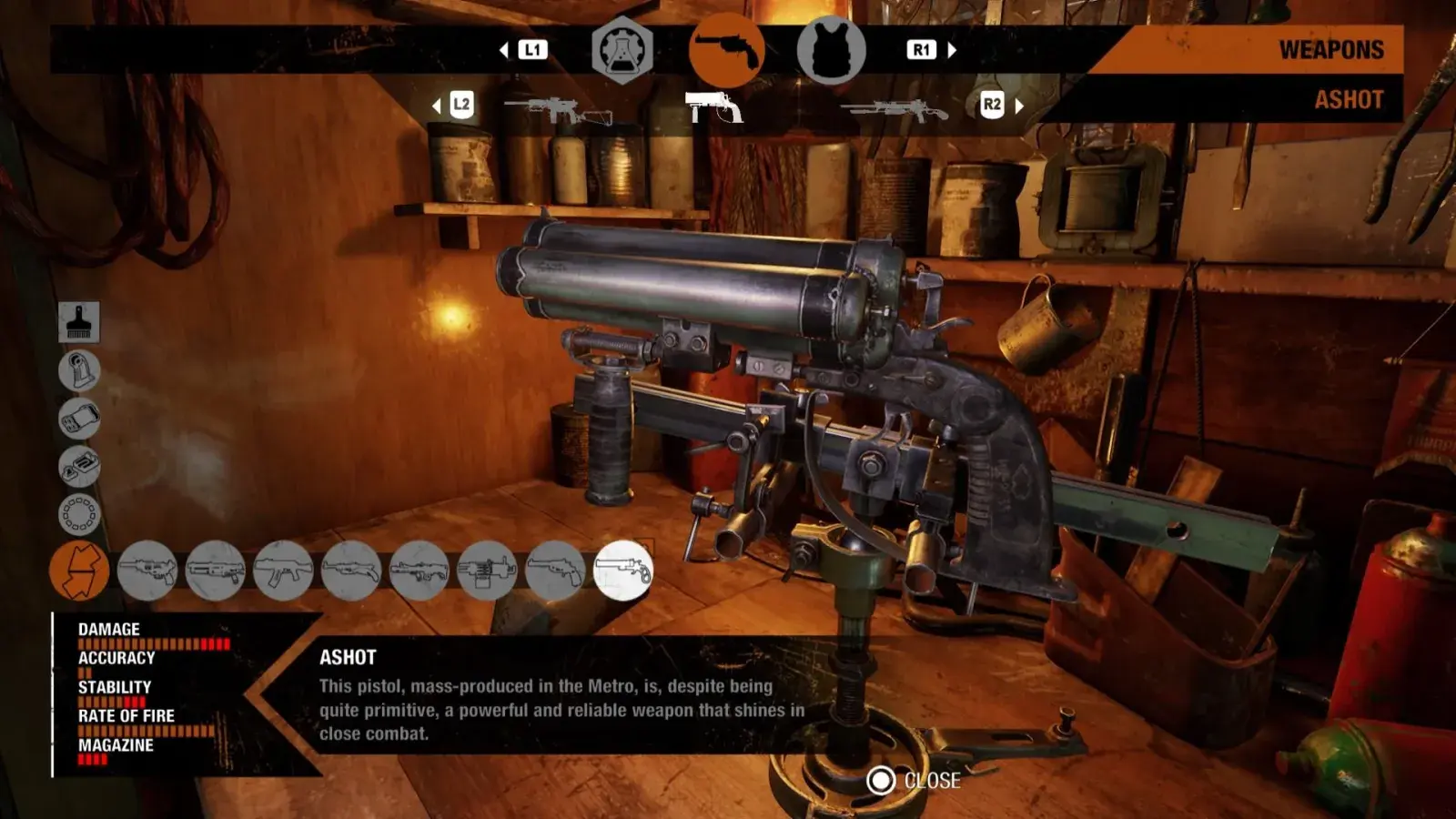This screenshot has height=819, width=1456.
Task: Choose the revolver icon in weapon row
Action: point(555,571)
